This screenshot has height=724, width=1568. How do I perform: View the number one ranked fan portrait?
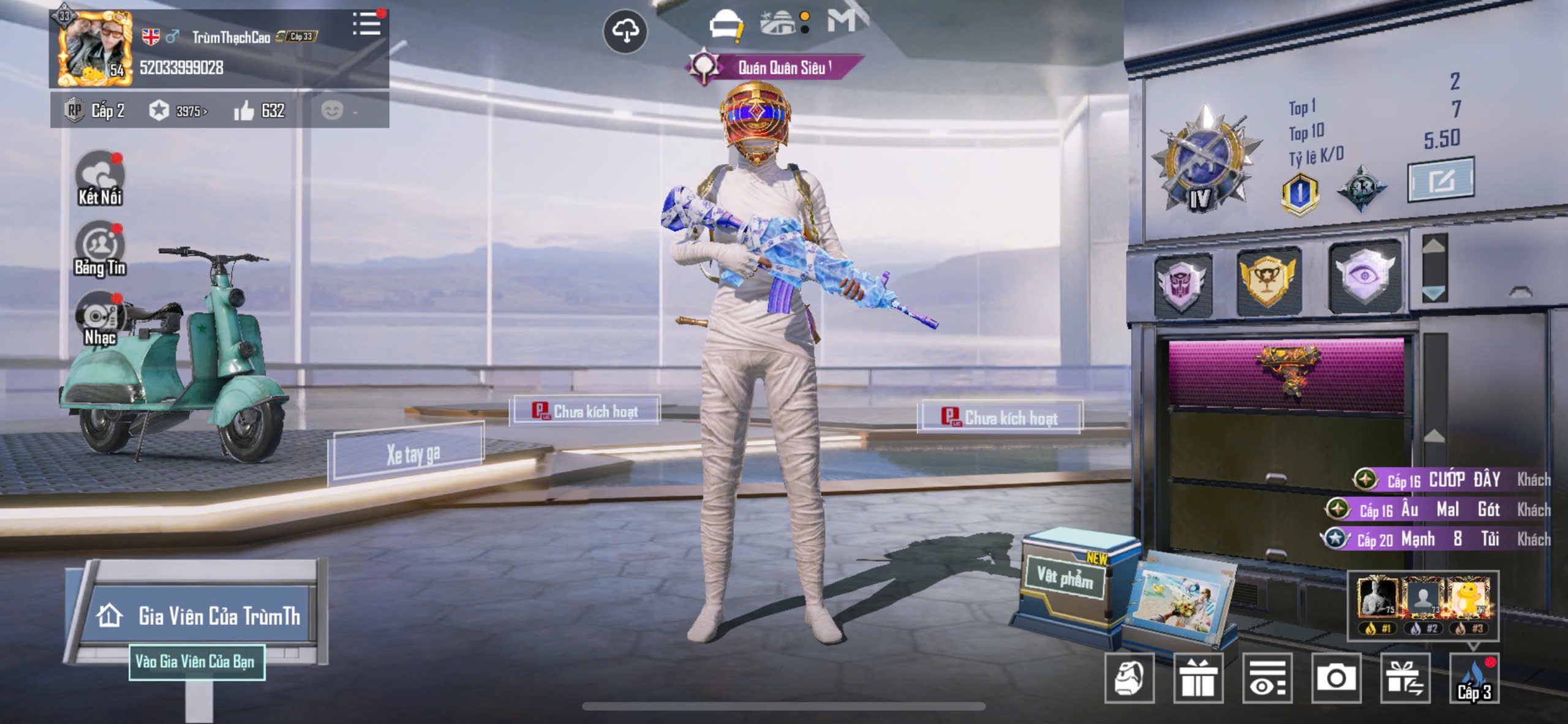[x=1378, y=598]
